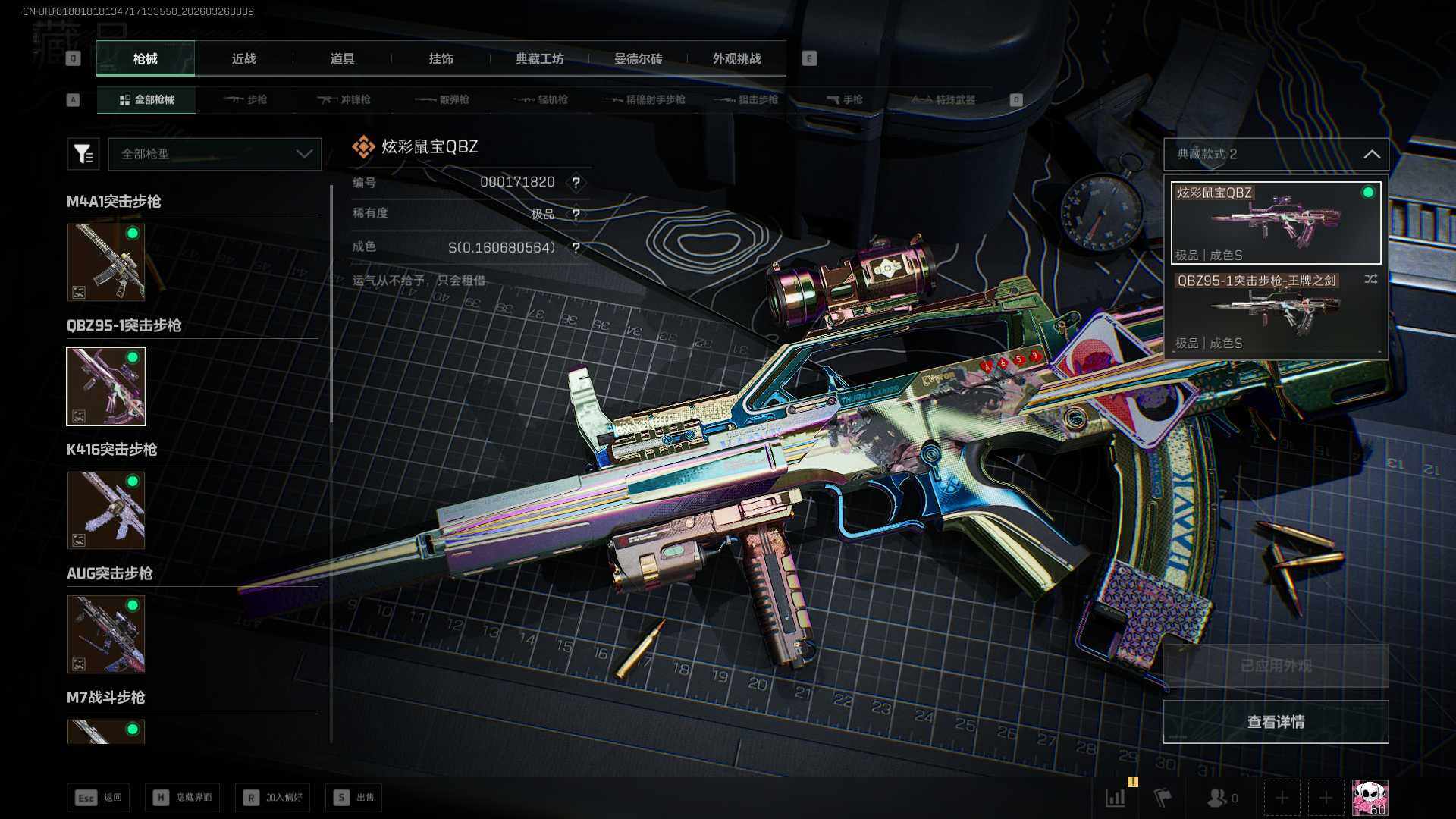Expand the 全部枪型 weapon type dropdown
The image size is (1456, 819).
click(x=215, y=154)
